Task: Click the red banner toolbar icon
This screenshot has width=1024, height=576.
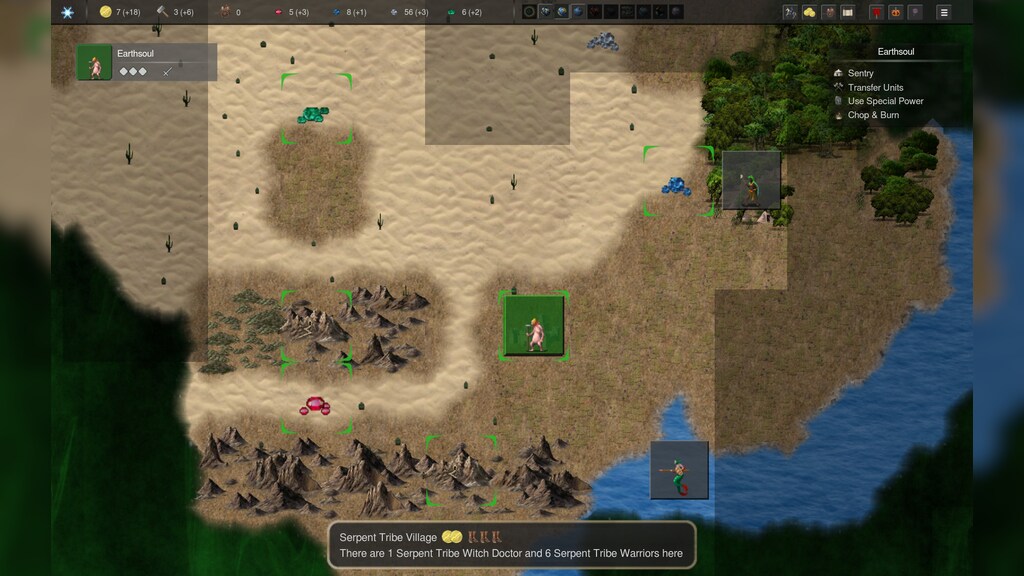Action: [x=876, y=12]
